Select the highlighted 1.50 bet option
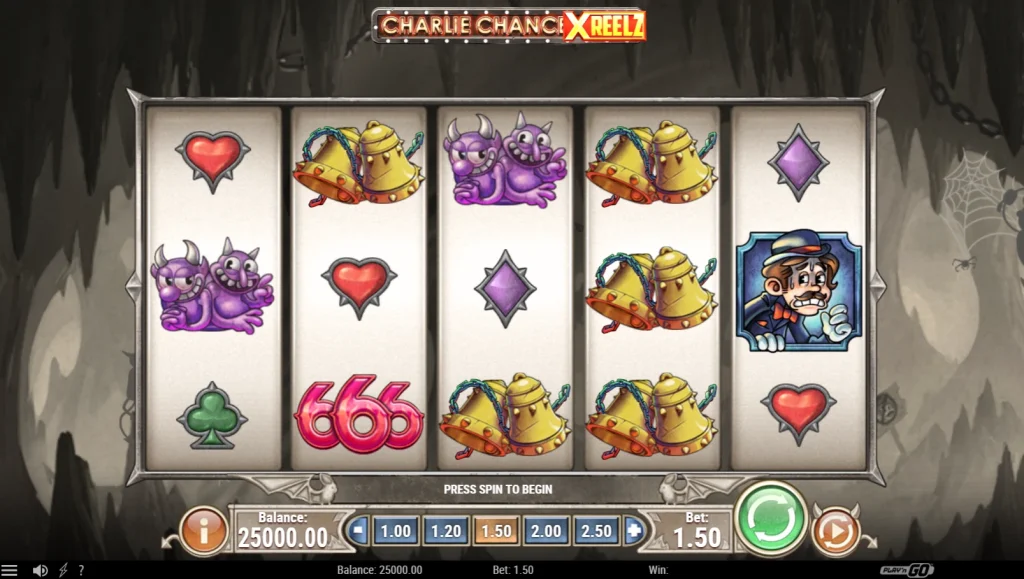 point(496,531)
